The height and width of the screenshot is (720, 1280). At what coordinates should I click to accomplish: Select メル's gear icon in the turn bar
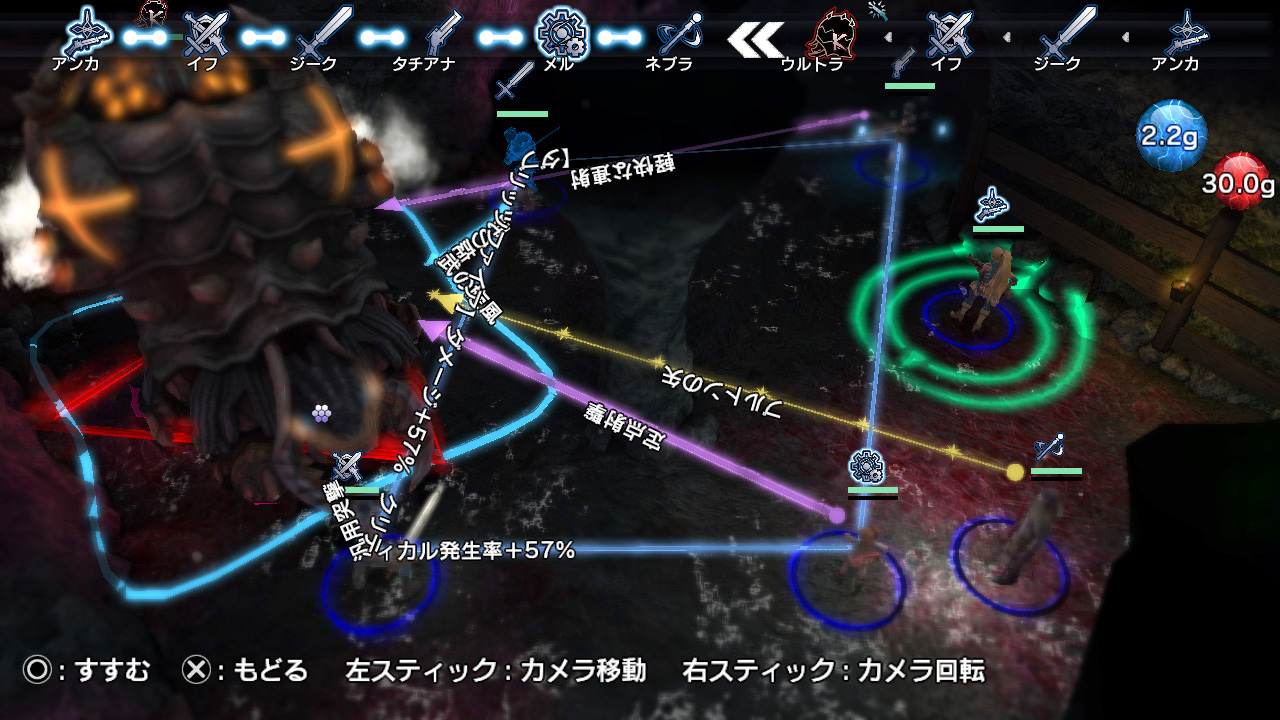[x=558, y=33]
